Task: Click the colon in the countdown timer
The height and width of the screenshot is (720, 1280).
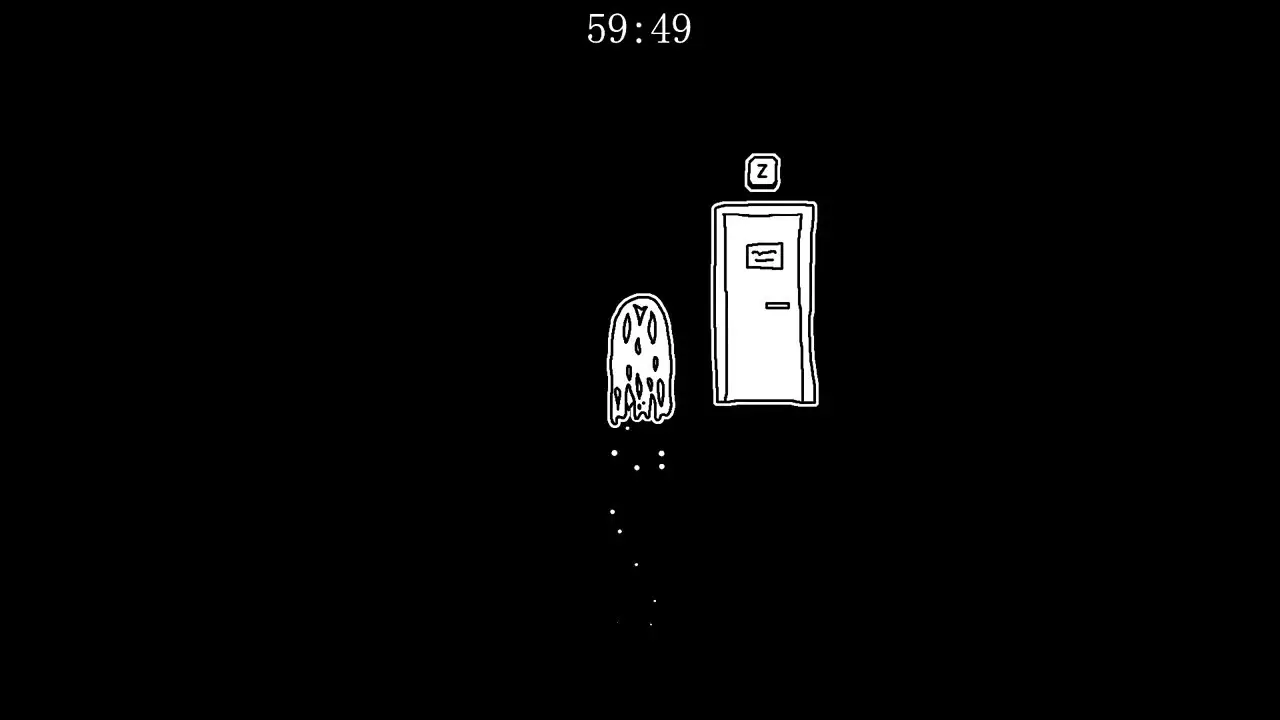Action: (x=639, y=29)
